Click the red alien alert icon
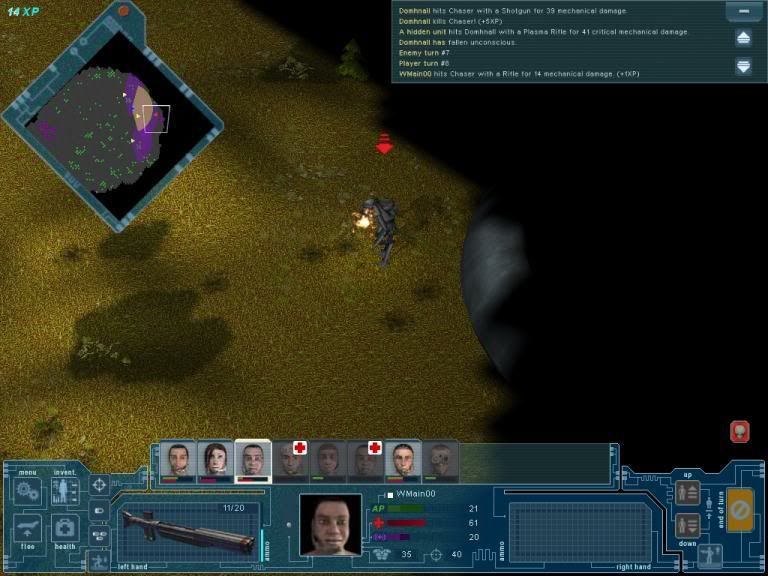Viewport: 768px width, 576px height. pyautogui.click(x=740, y=431)
